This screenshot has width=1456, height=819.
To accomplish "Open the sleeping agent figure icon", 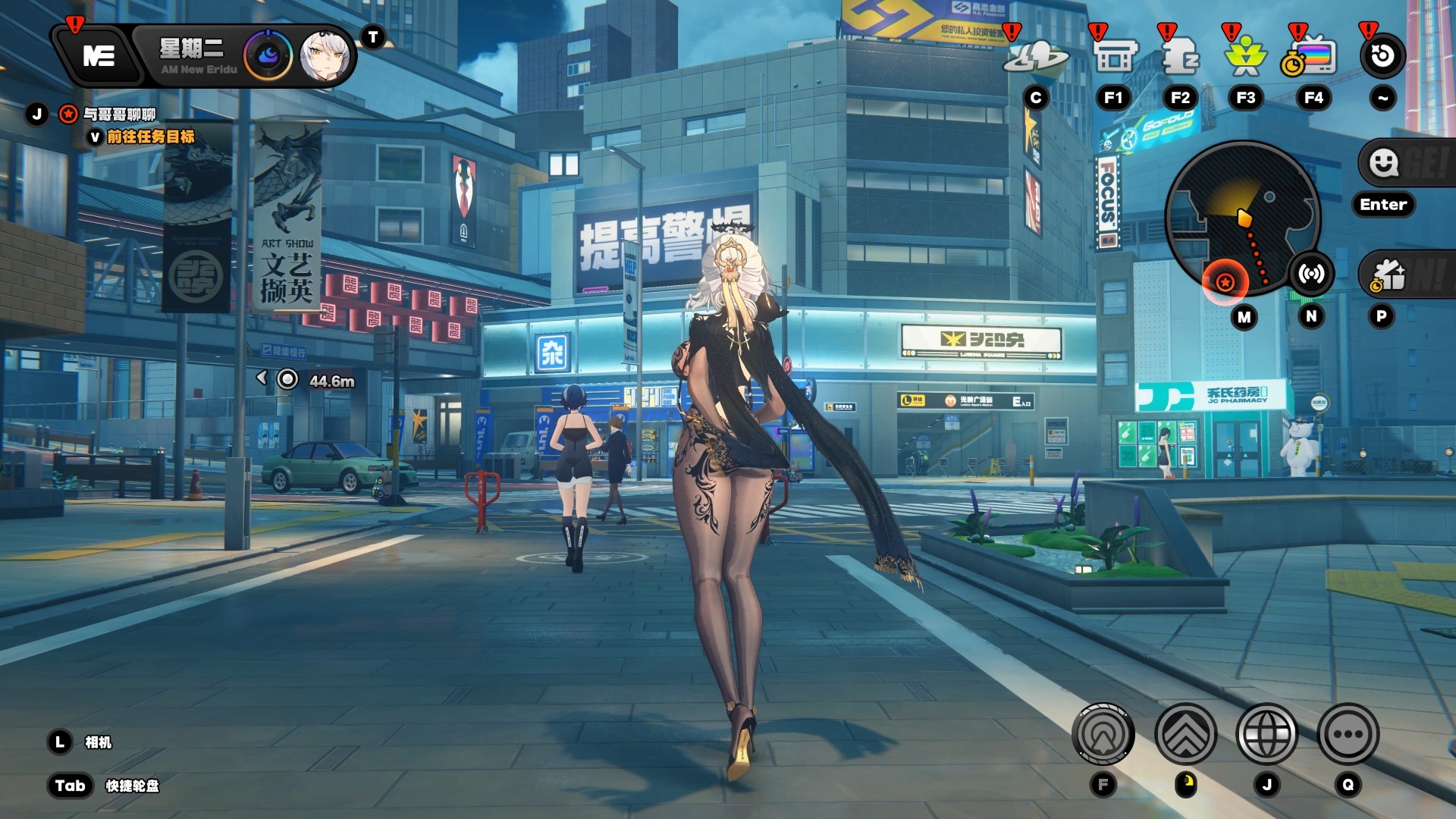I will [x=1180, y=57].
